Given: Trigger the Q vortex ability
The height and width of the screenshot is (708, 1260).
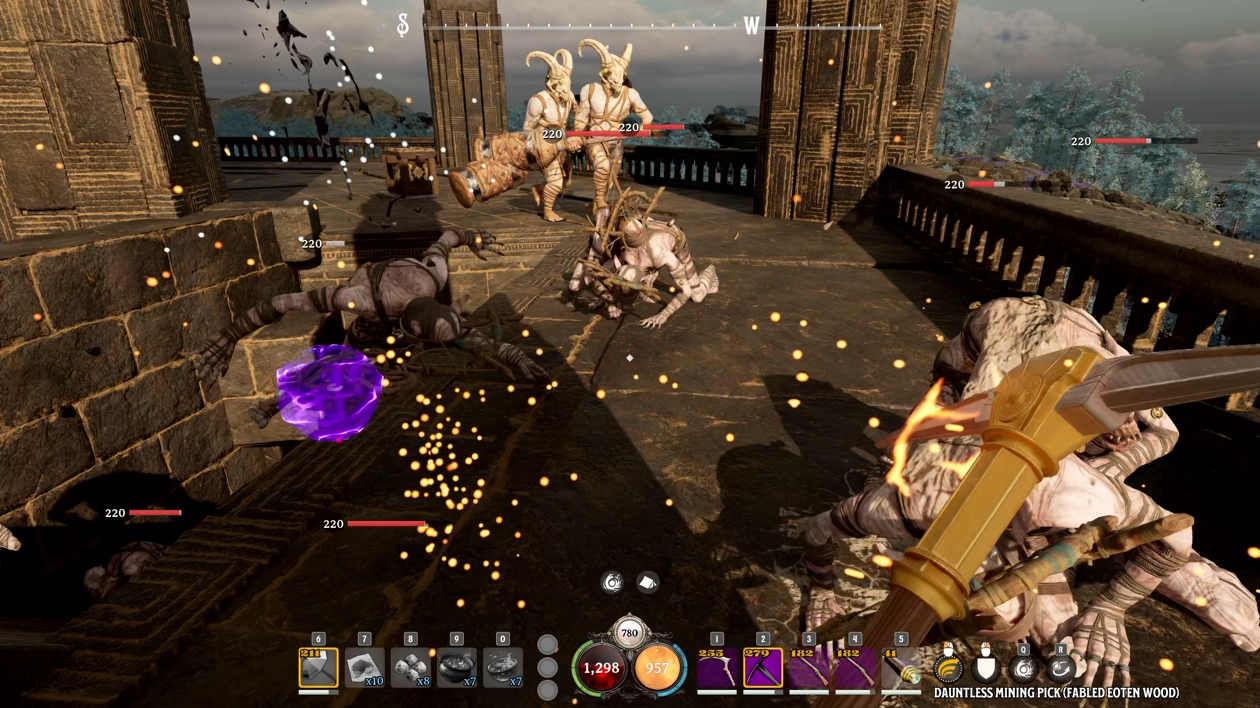Looking at the screenshot, I should (x=1023, y=667).
